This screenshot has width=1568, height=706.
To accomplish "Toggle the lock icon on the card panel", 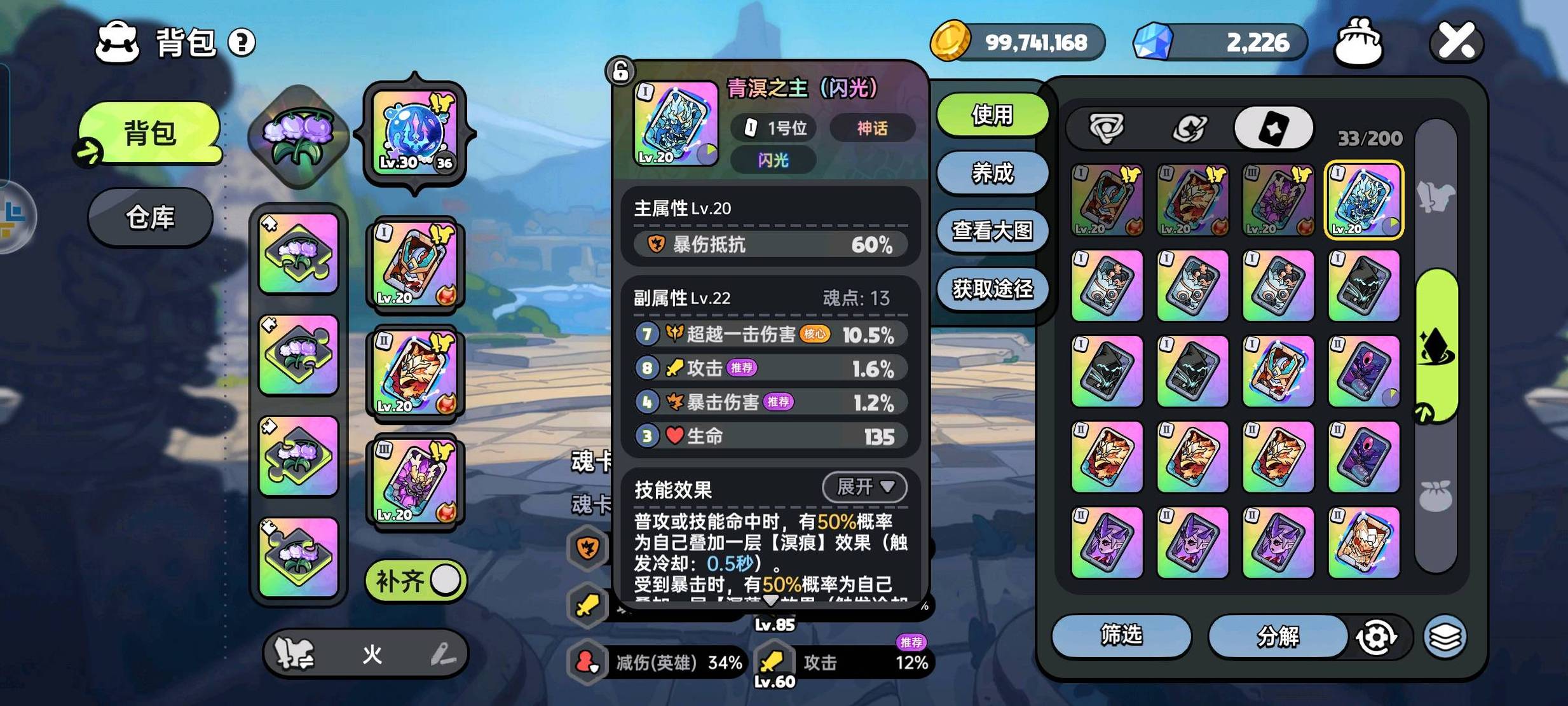I will coord(621,71).
